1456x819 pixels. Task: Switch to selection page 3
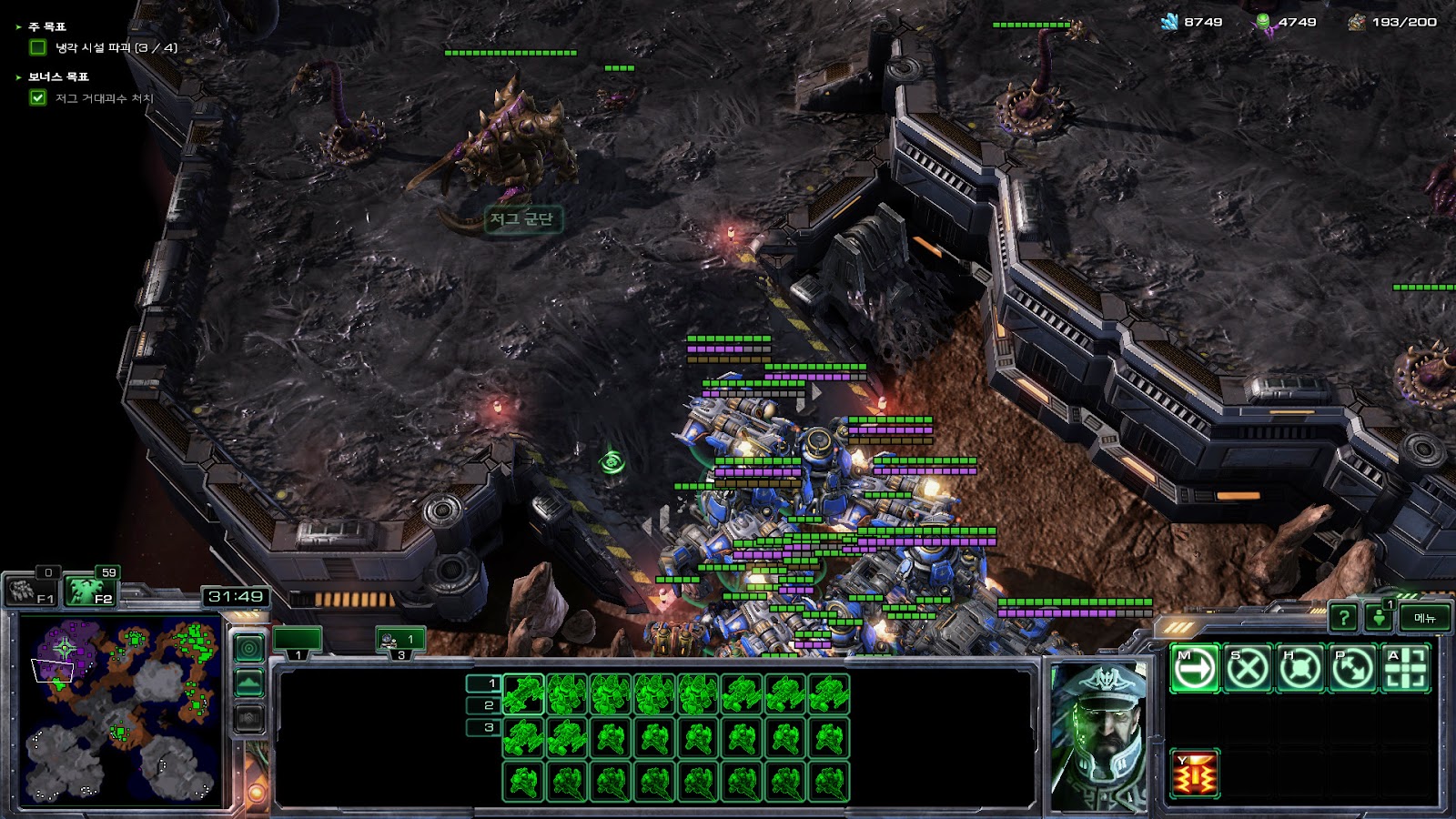[483, 727]
